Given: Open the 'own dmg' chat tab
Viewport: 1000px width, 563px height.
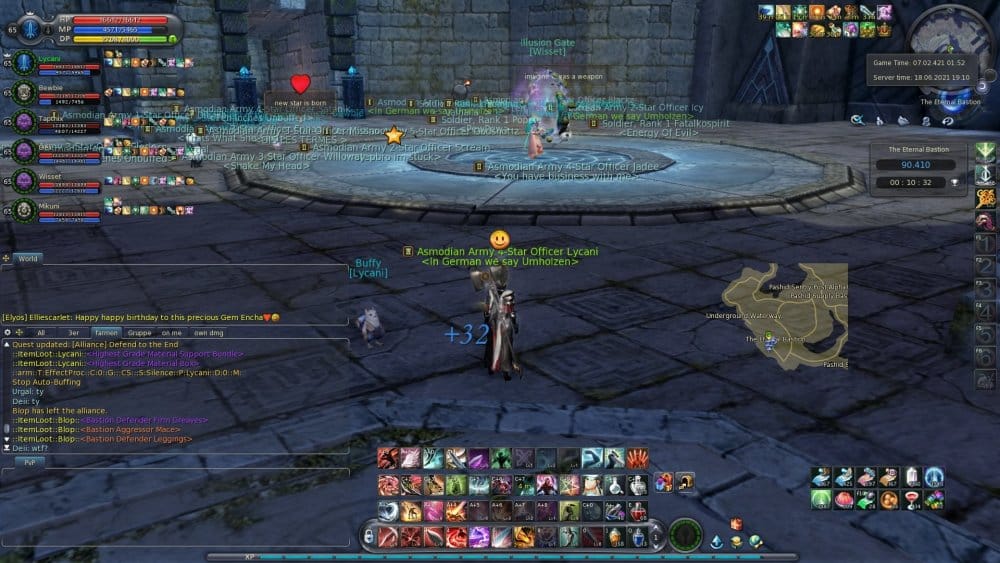Looking at the screenshot, I should (x=207, y=332).
